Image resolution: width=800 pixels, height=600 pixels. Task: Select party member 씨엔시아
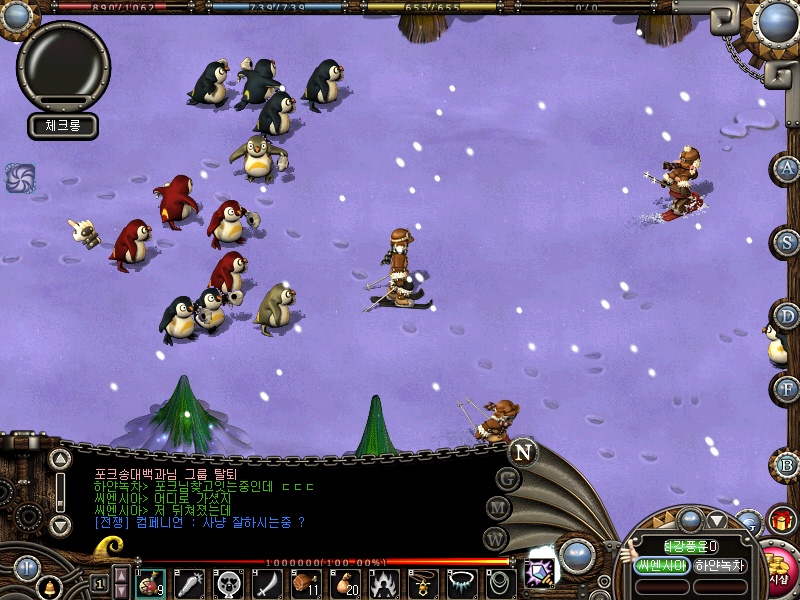(662, 566)
